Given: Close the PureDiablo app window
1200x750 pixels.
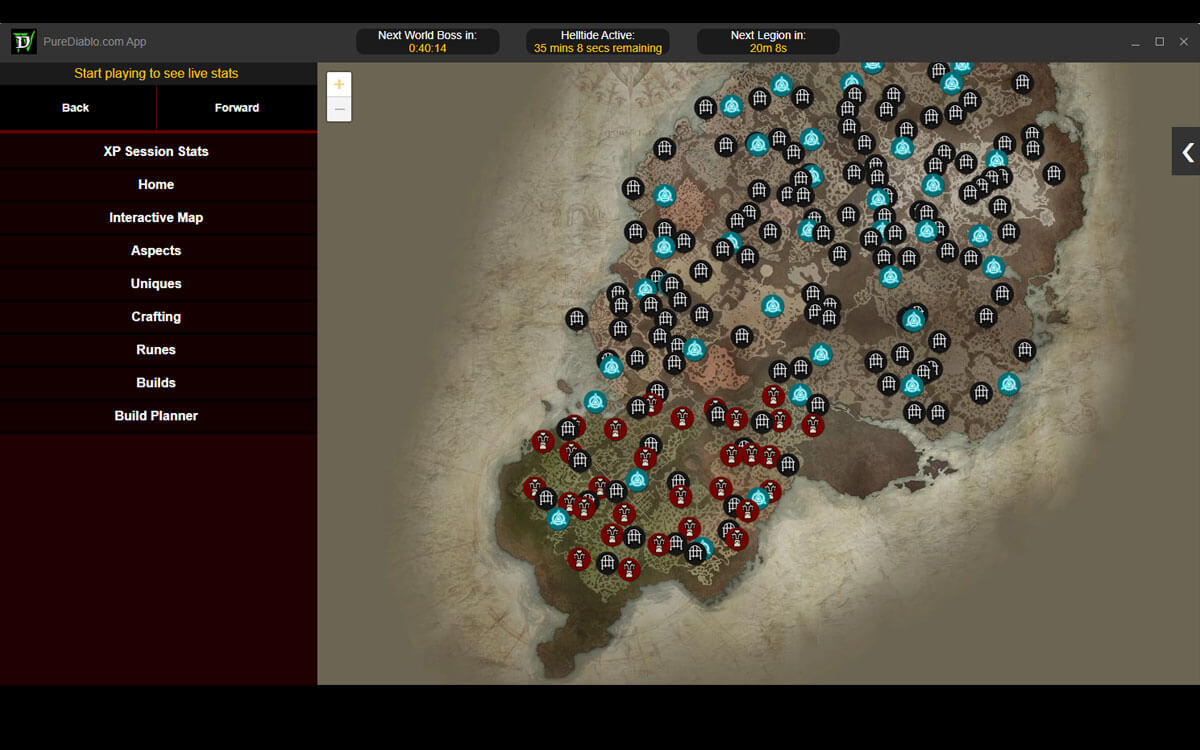Looking at the screenshot, I should [x=1183, y=42].
